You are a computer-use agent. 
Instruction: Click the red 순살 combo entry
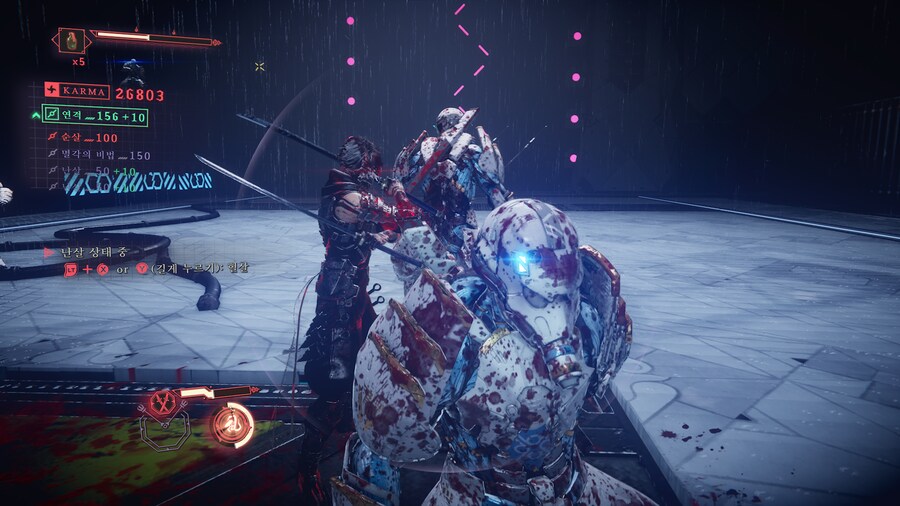coord(85,138)
